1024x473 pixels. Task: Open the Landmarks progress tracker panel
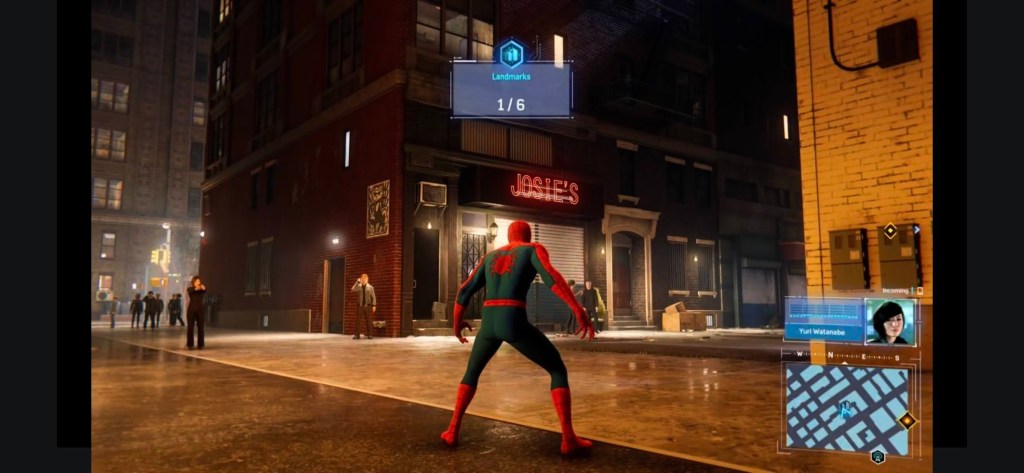click(x=511, y=91)
